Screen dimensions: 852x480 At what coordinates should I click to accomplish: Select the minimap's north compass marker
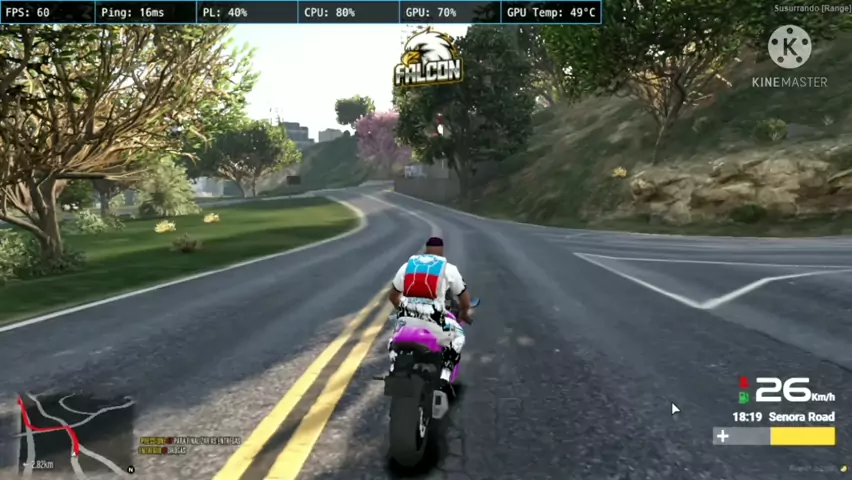click(130, 469)
